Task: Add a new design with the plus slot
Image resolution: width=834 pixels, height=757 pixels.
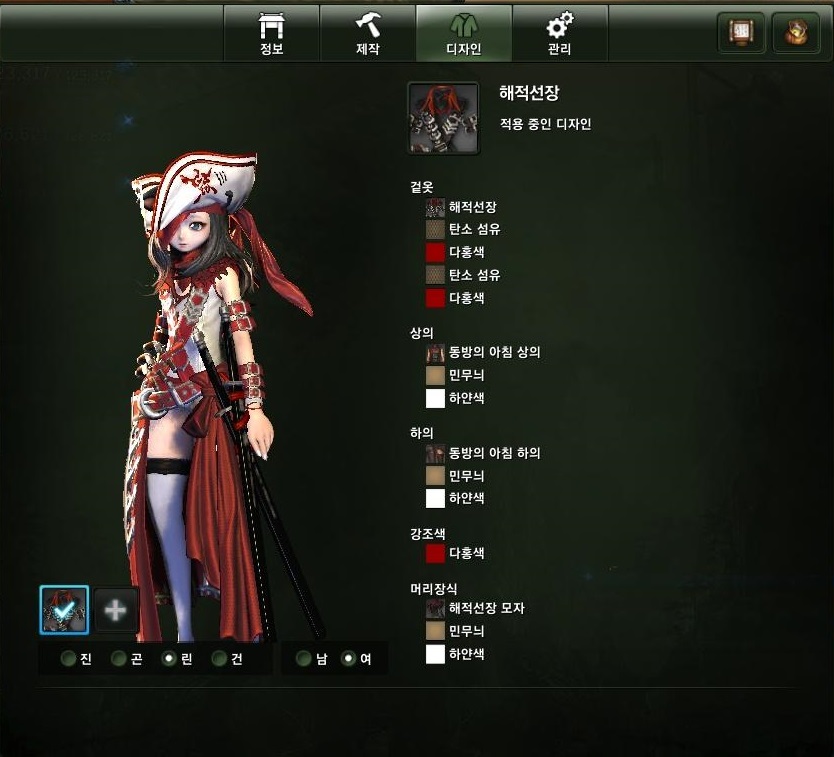Action: (115, 610)
